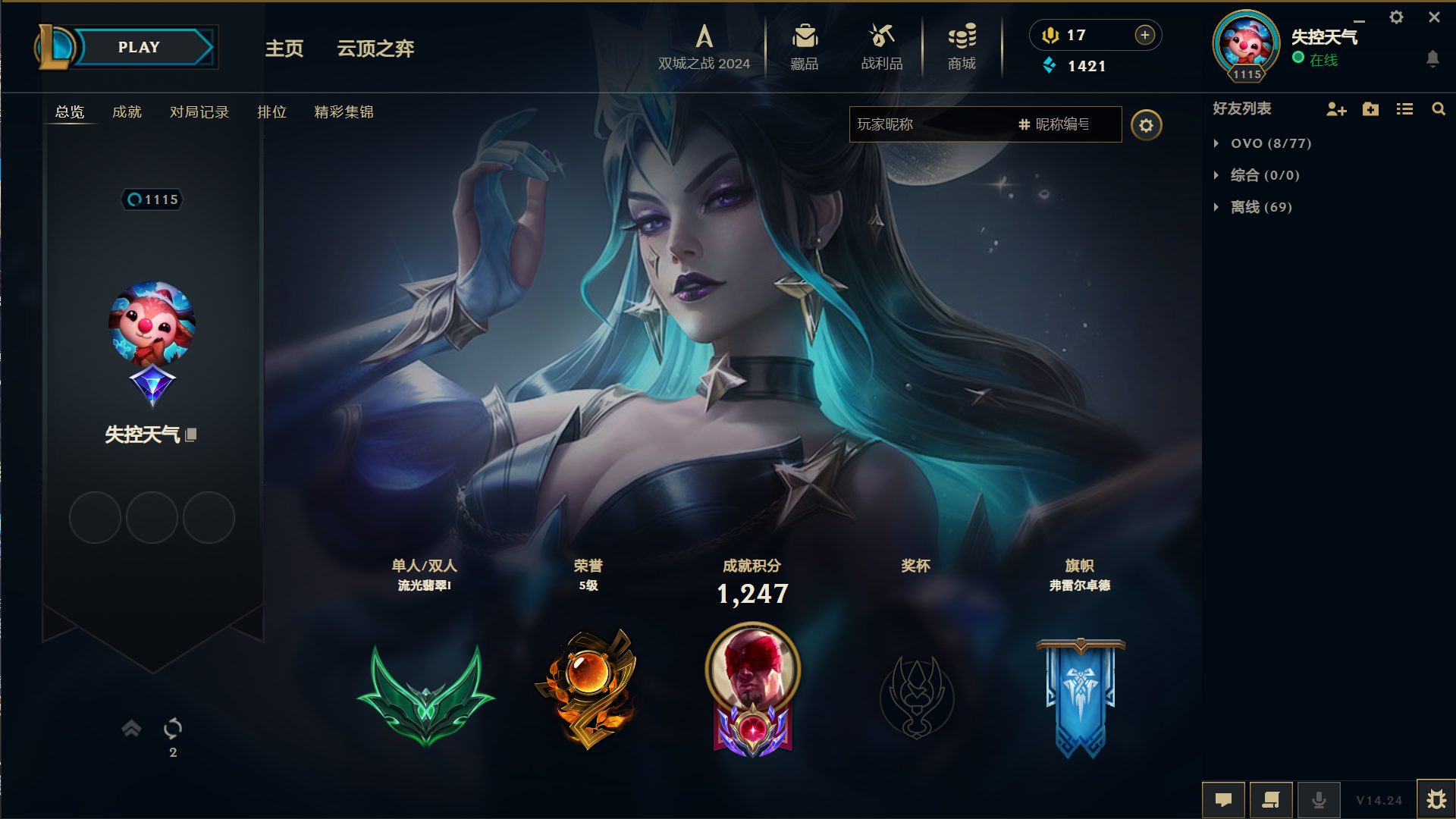
Task: Open the 主页 home page
Action: pos(284,49)
